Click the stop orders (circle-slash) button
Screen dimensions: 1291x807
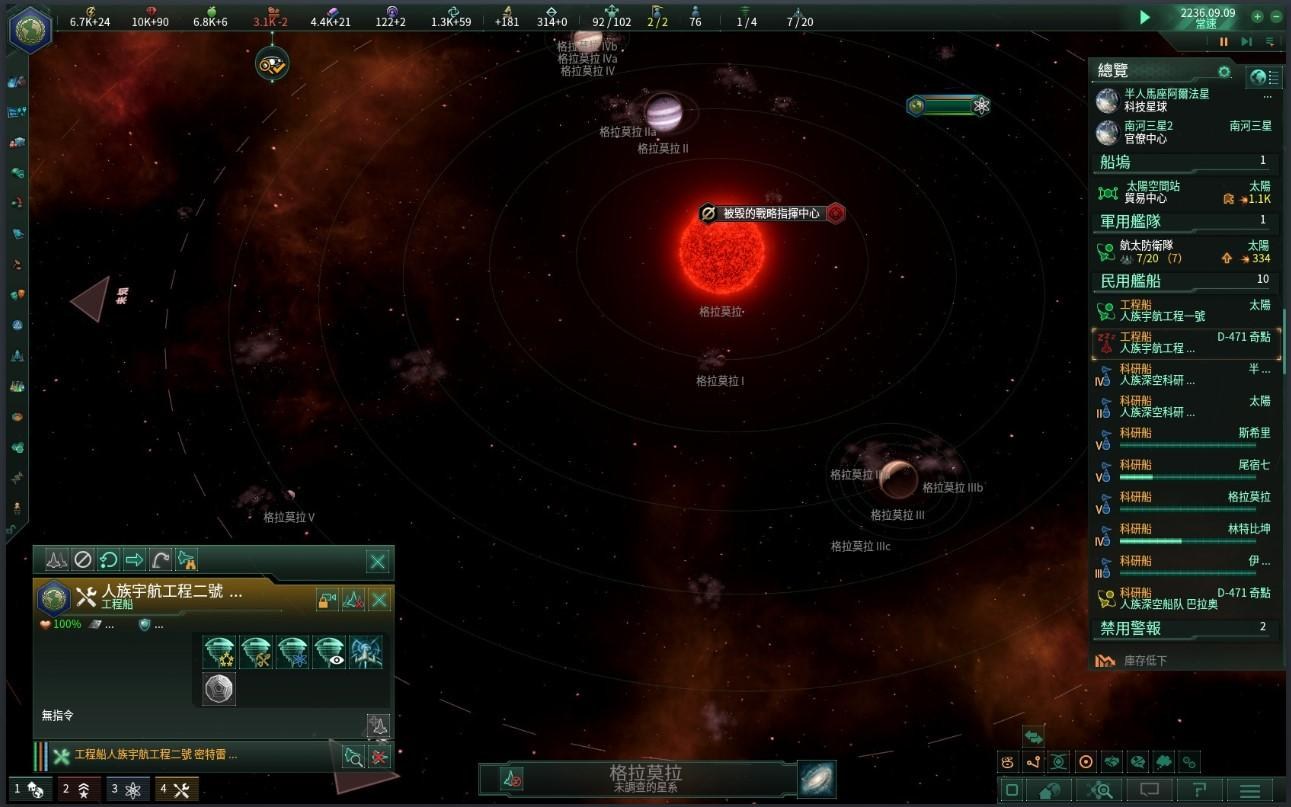click(83, 560)
